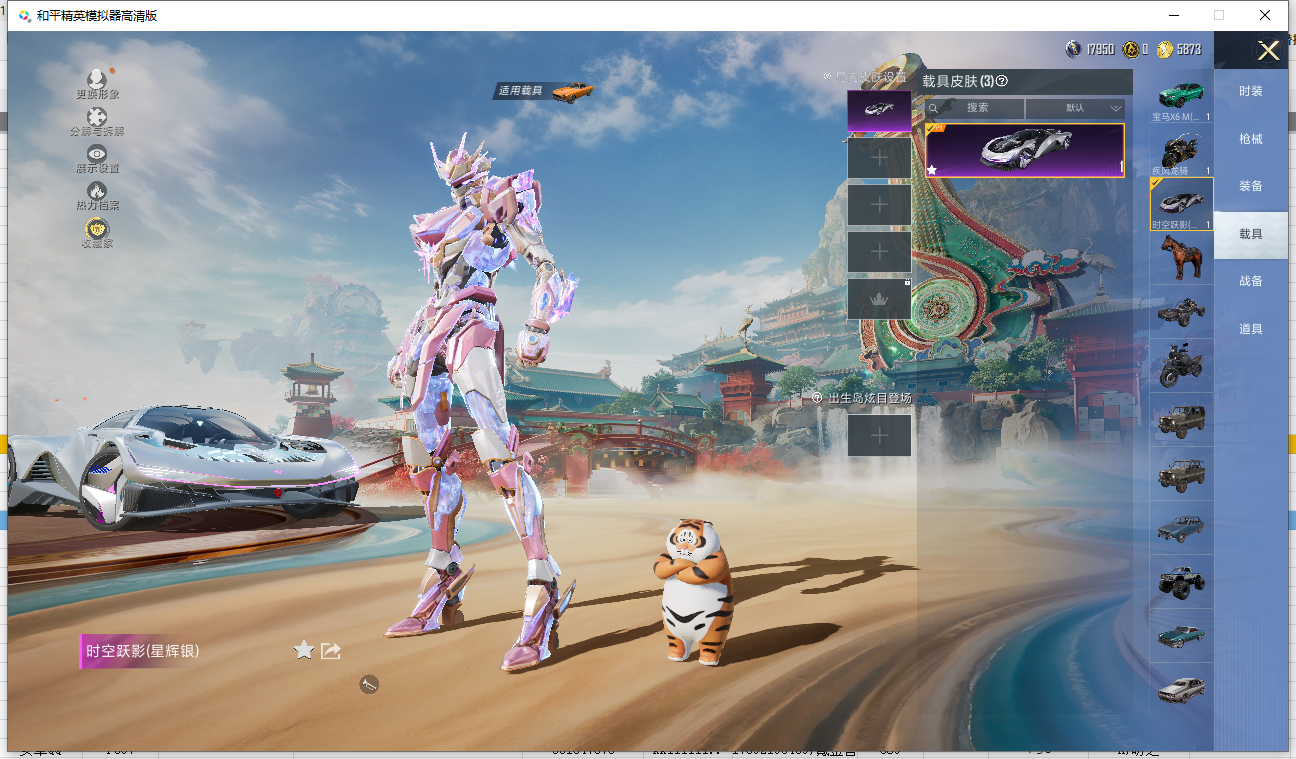Open 更换形象 character change
The image size is (1296, 759).
point(97,80)
